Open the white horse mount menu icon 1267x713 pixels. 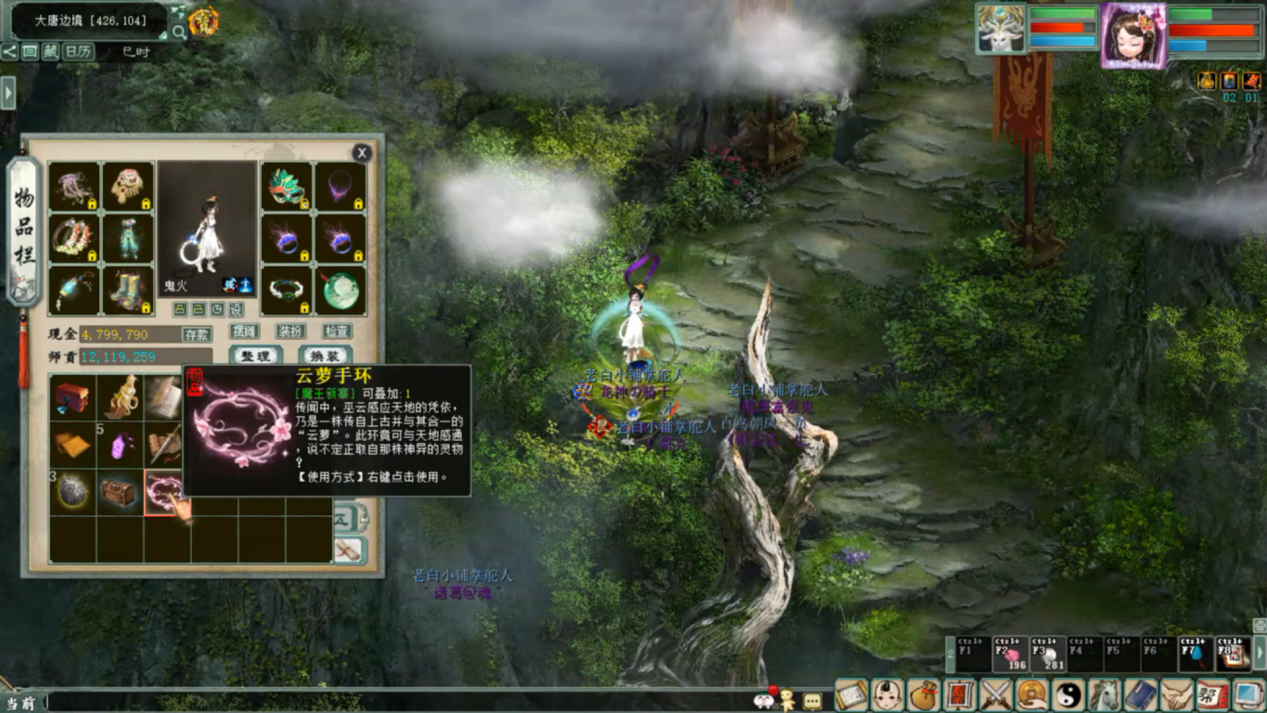[x=1104, y=694]
